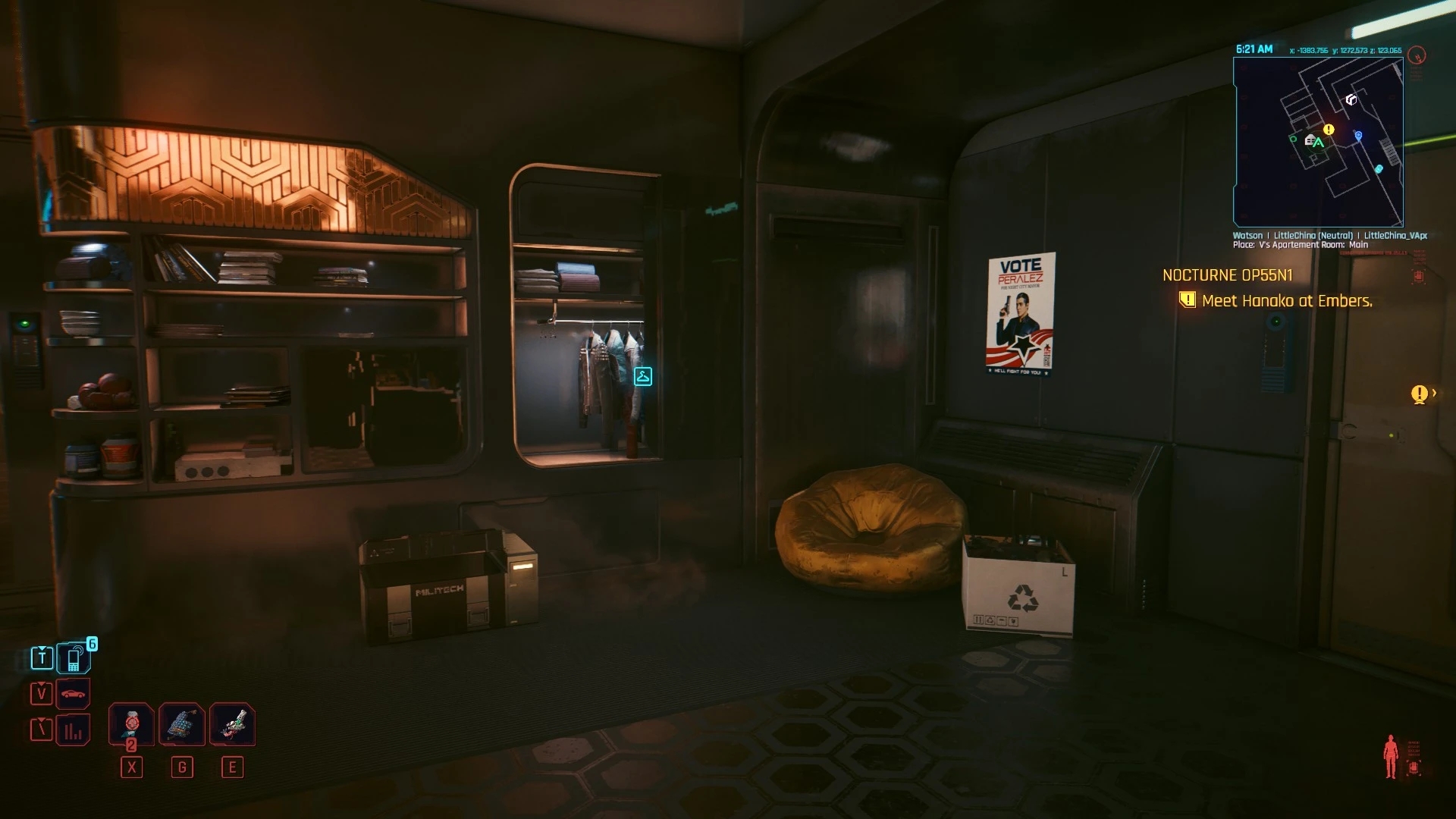Click the yellow quest marker on minimap
This screenshot has width=1456, height=819.
pos(1329,130)
